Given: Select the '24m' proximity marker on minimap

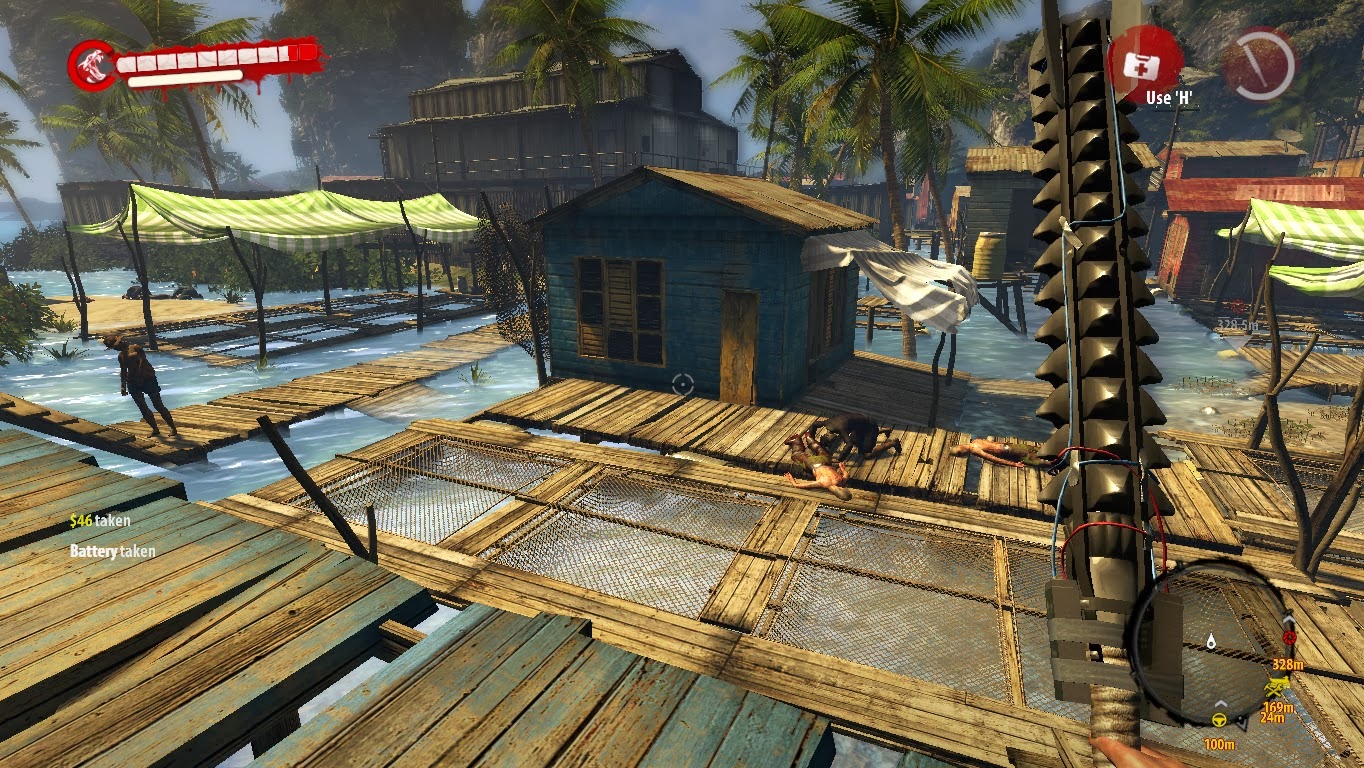Looking at the screenshot, I should coord(1273,716).
